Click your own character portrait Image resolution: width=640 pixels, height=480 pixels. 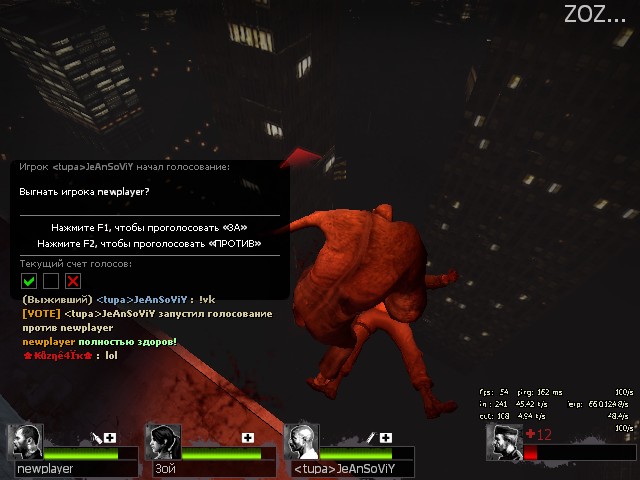click(504, 442)
